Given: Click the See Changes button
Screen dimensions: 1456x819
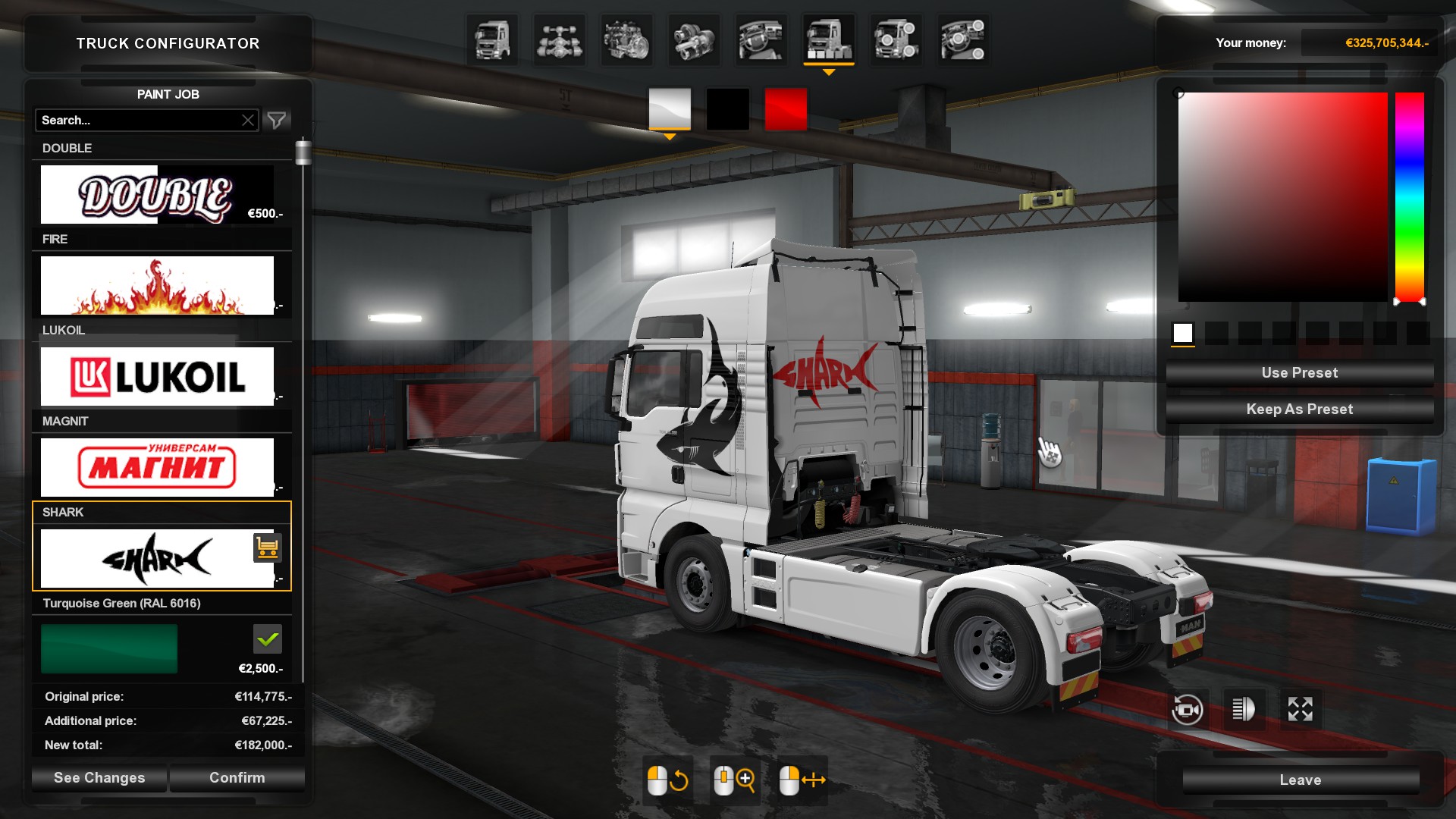Looking at the screenshot, I should point(99,777).
